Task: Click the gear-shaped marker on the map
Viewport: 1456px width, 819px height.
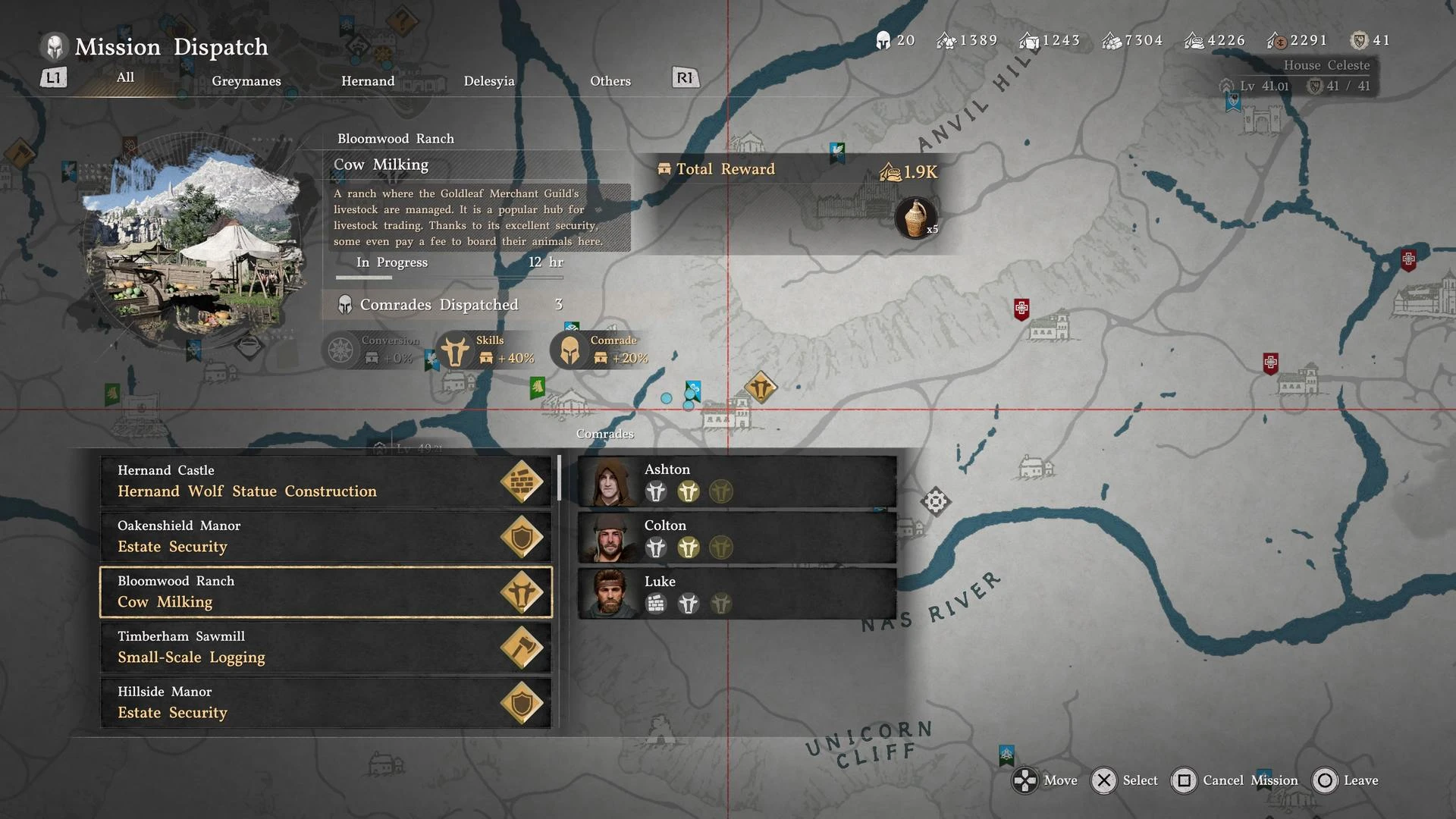Action: (935, 501)
